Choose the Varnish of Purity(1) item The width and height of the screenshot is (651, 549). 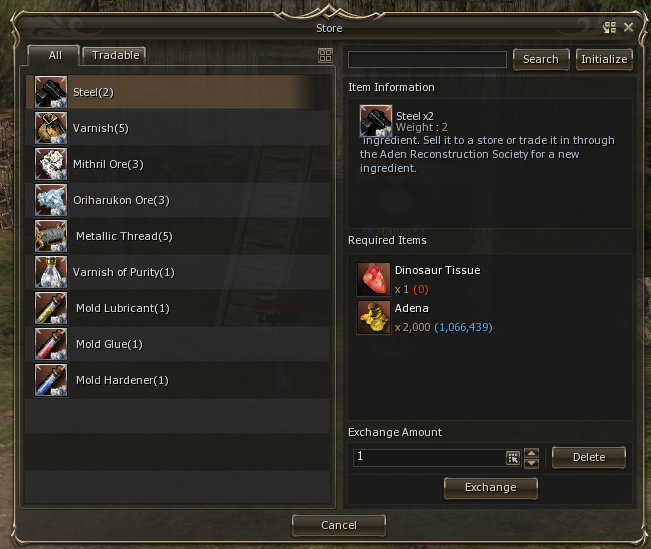pyautogui.click(x=178, y=272)
